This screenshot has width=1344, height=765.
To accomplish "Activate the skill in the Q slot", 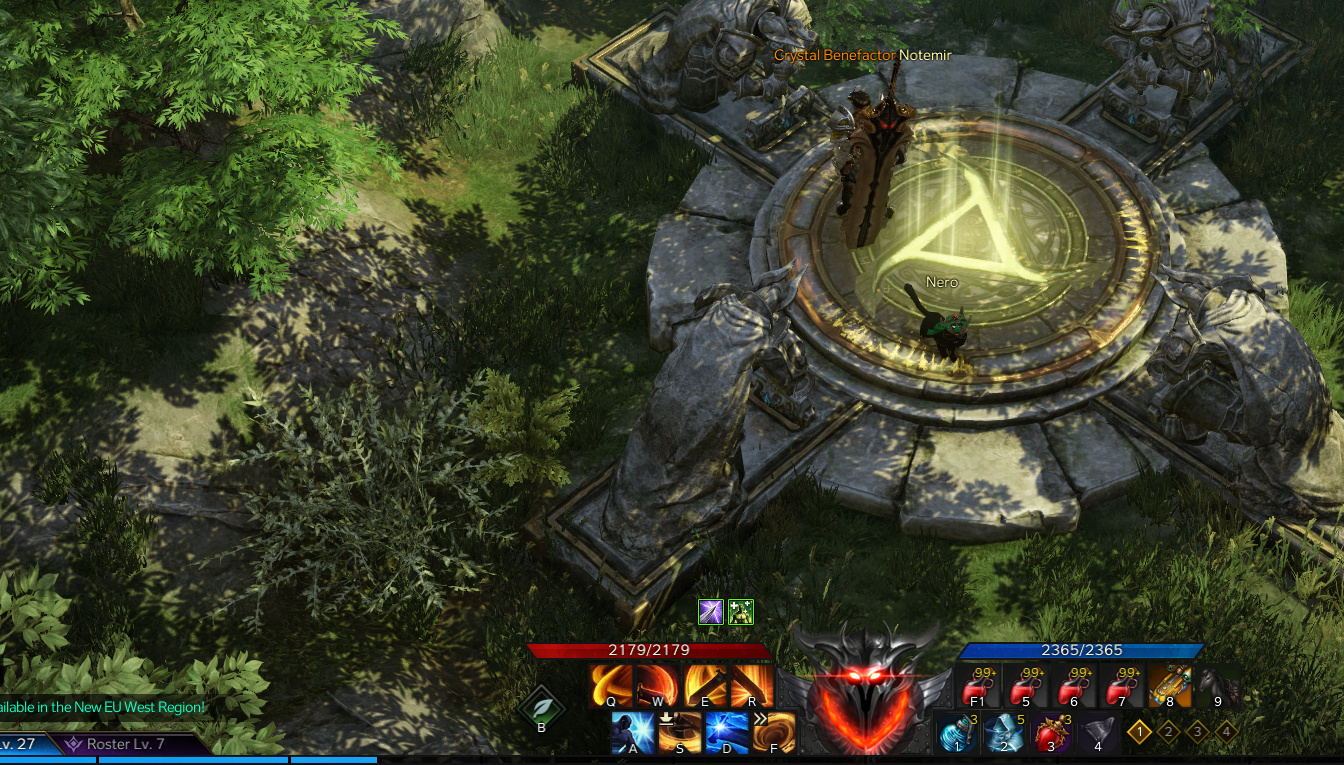I will [x=610, y=685].
